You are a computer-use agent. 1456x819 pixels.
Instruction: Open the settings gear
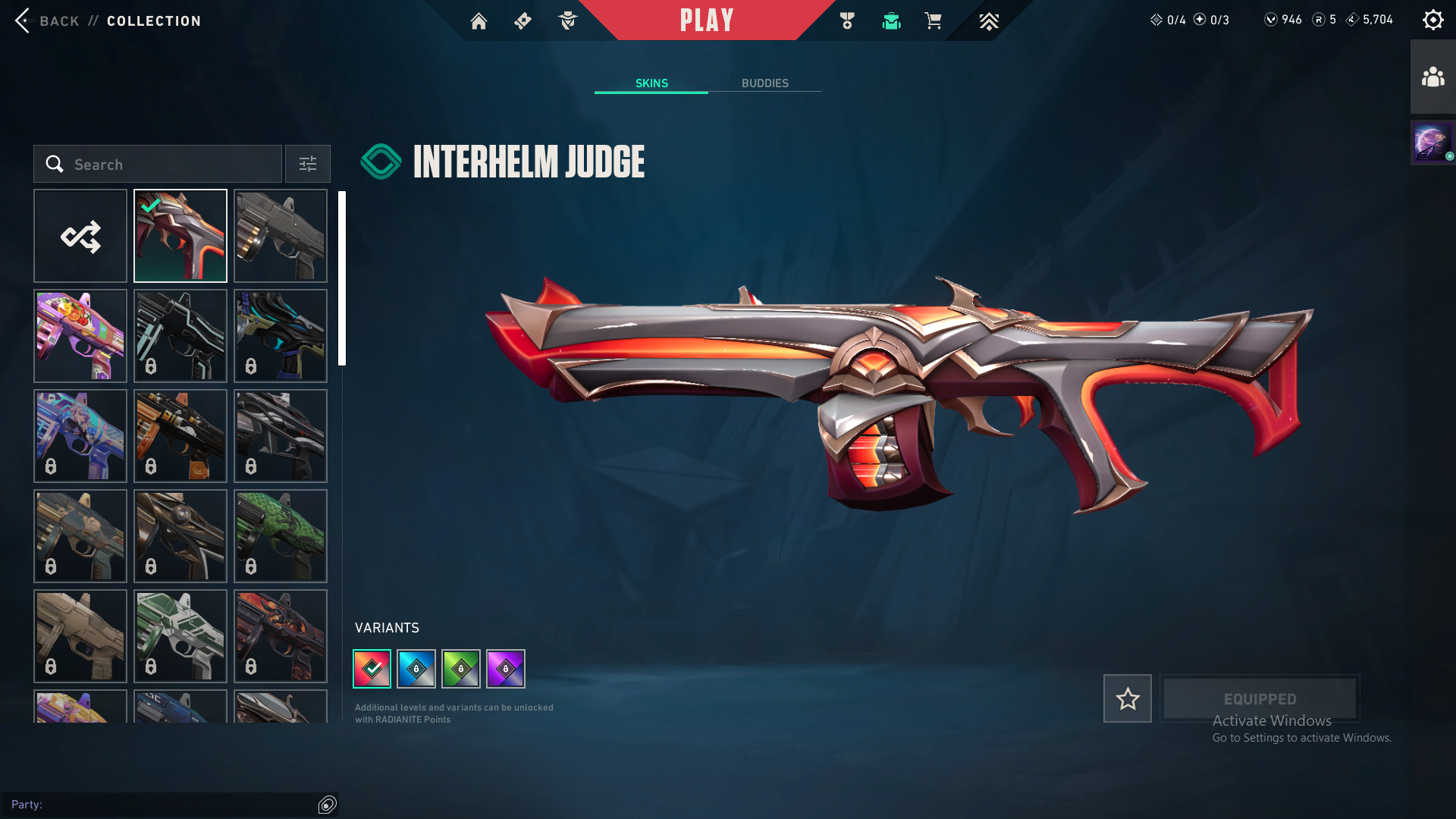[x=1432, y=20]
